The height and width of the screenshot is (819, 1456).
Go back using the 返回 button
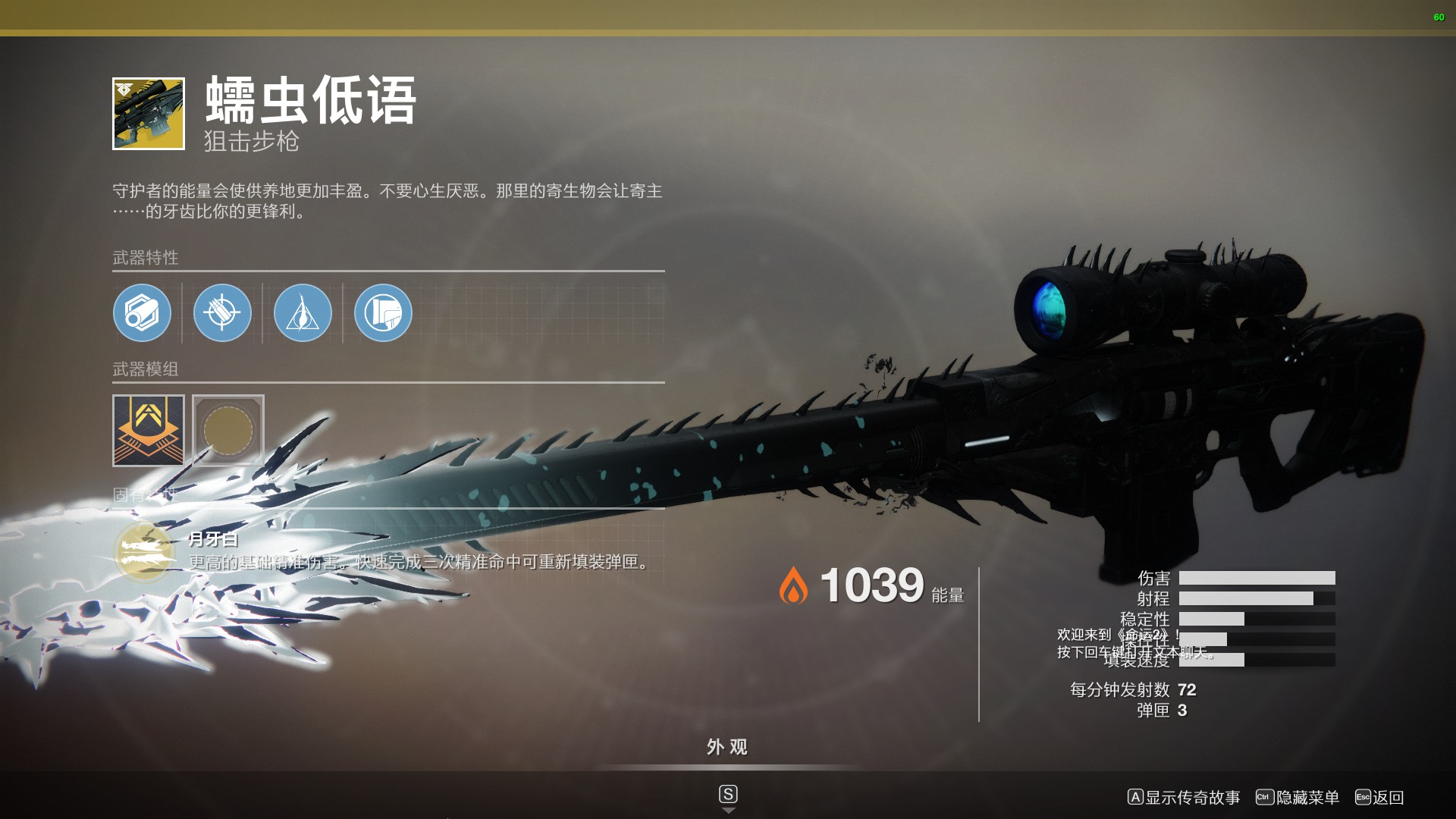(x=1379, y=797)
